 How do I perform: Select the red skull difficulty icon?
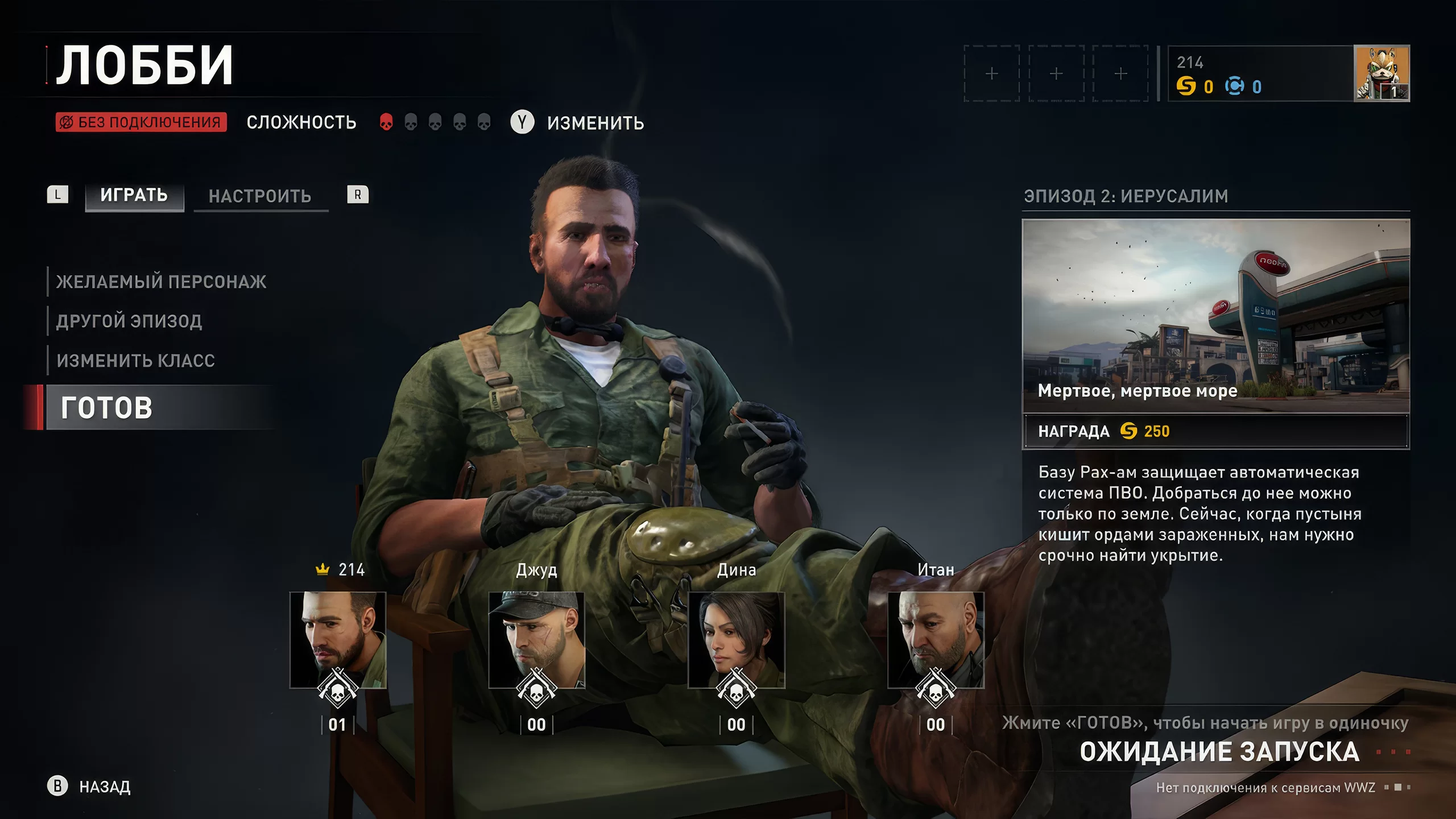click(x=386, y=122)
